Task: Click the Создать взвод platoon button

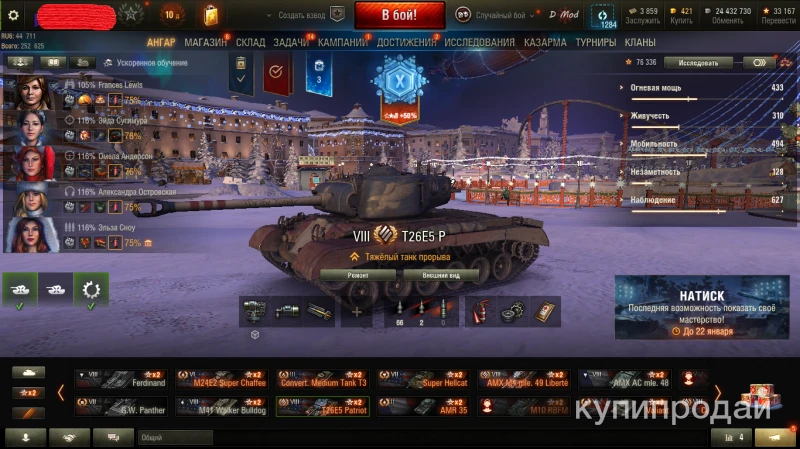Action: 311,15
